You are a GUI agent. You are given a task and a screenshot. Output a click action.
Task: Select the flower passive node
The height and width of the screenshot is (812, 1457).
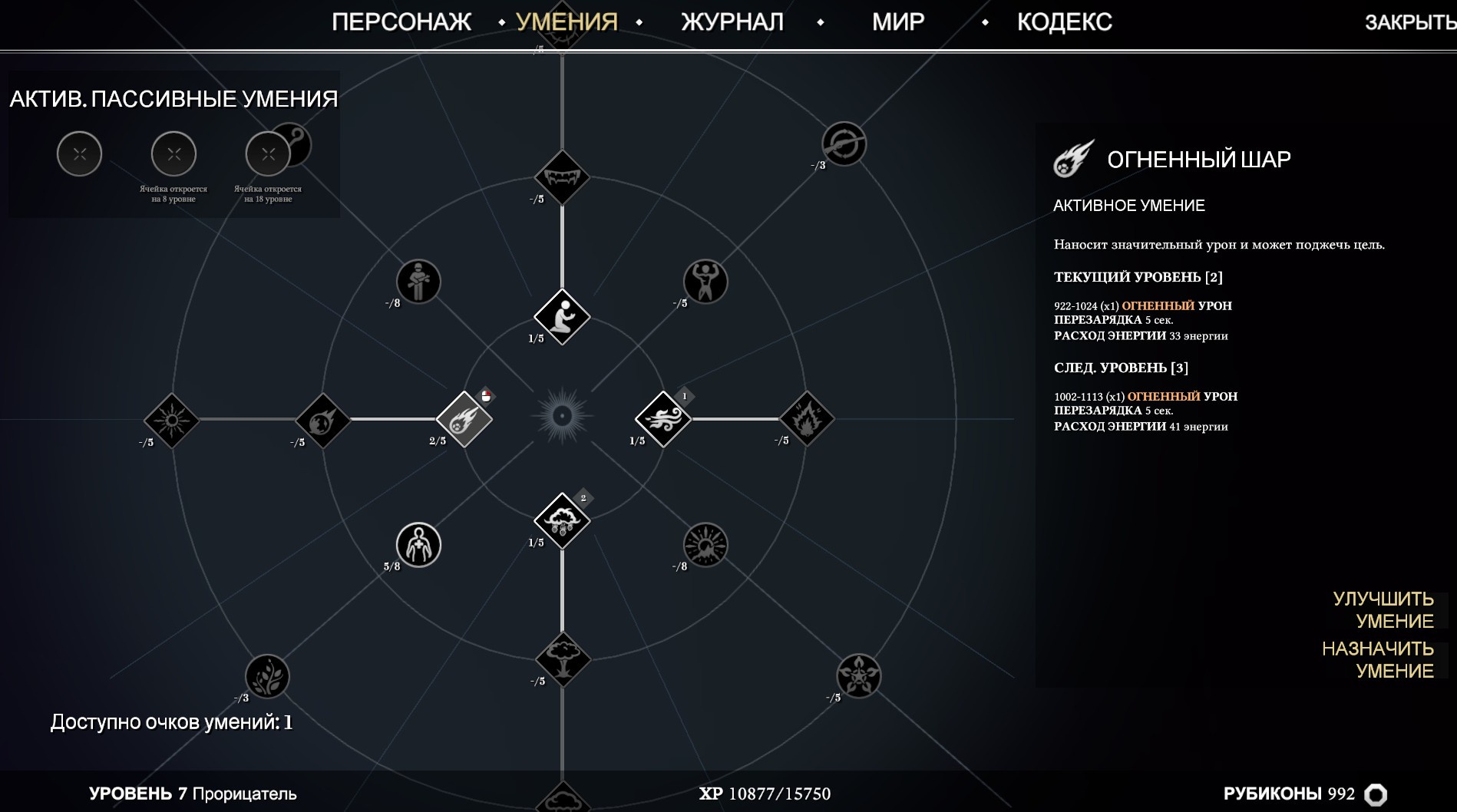point(858,675)
